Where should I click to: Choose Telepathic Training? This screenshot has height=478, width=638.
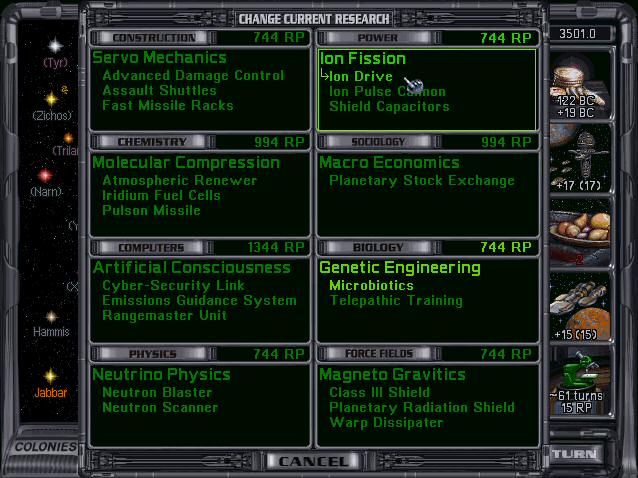pos(396,301)
